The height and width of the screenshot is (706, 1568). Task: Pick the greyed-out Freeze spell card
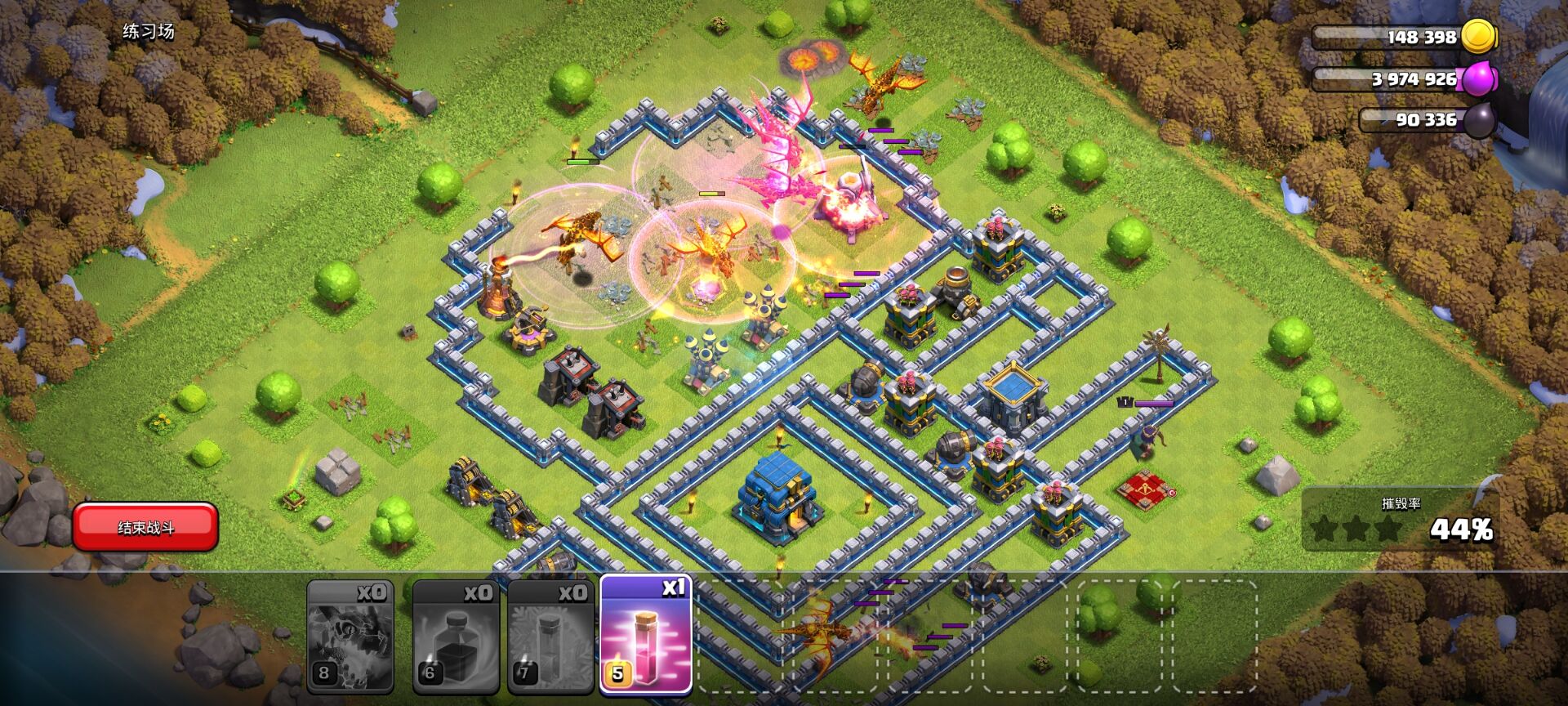[x=551, y=637]
